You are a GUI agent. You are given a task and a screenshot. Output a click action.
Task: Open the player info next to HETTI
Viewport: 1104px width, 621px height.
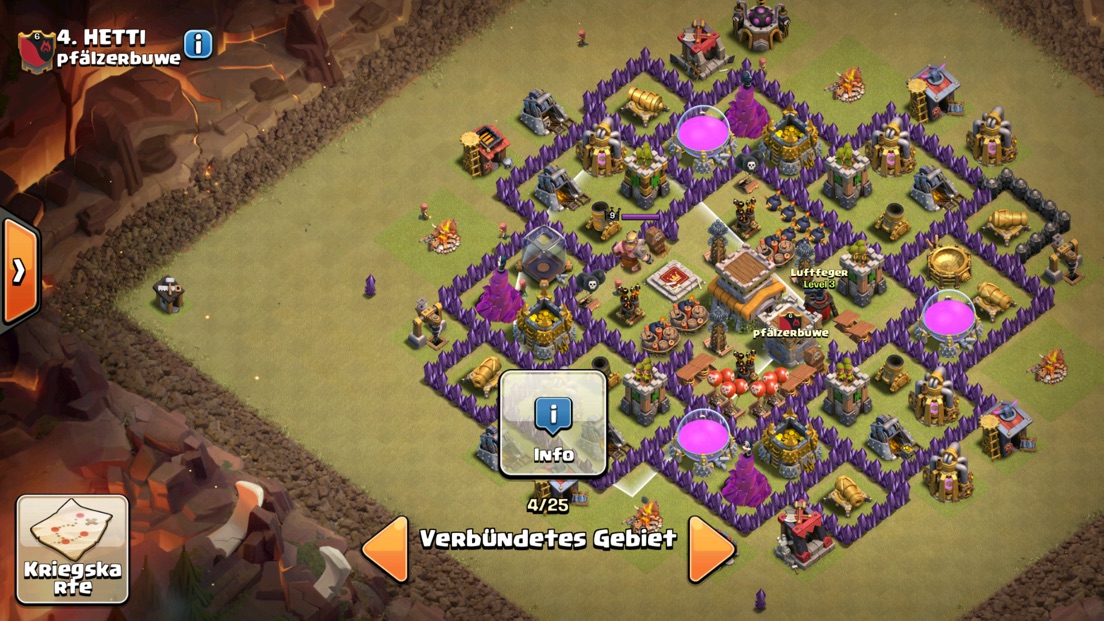pyautogui.click(x=198, y=44)
